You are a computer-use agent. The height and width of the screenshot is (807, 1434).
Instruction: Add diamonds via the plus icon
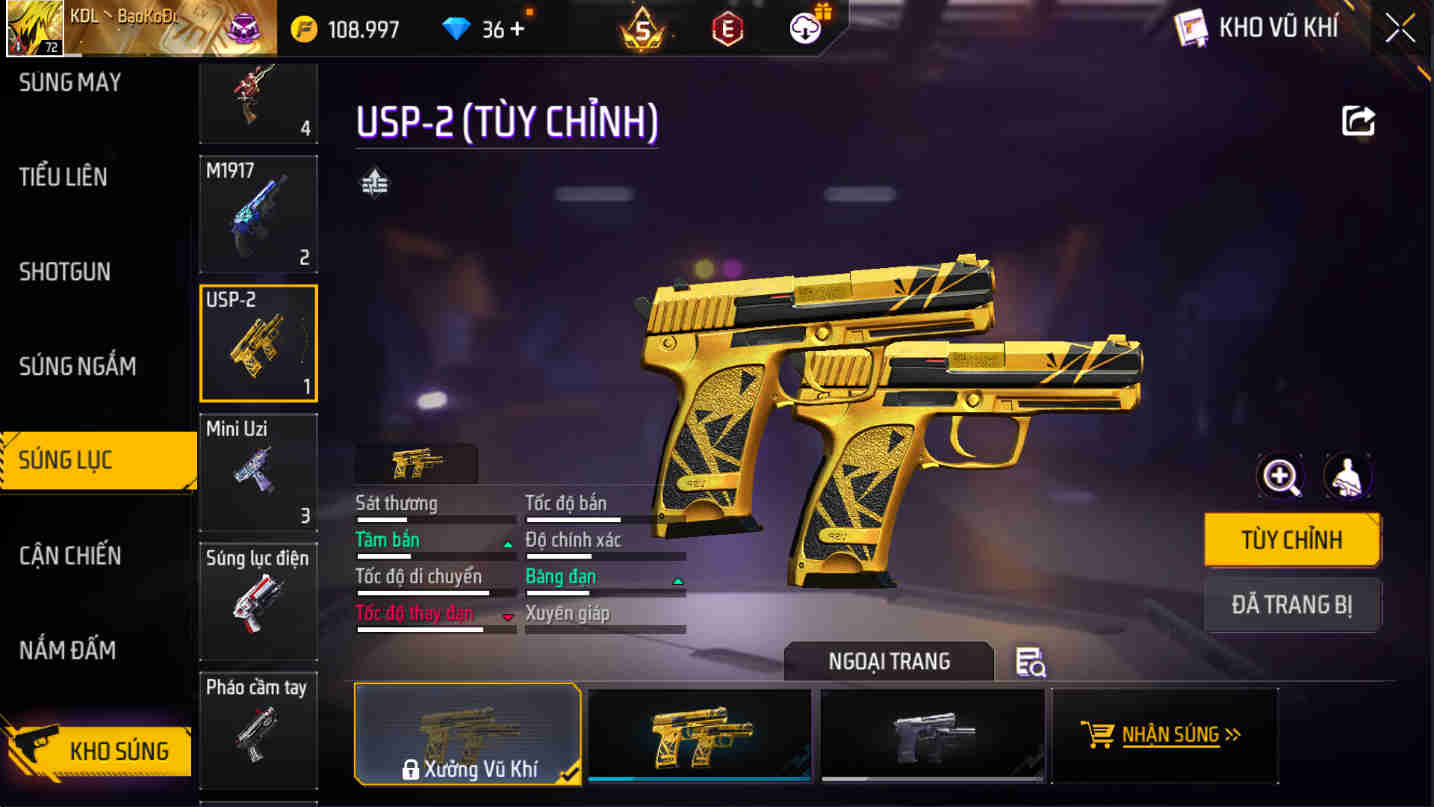(x=514, y=29)
